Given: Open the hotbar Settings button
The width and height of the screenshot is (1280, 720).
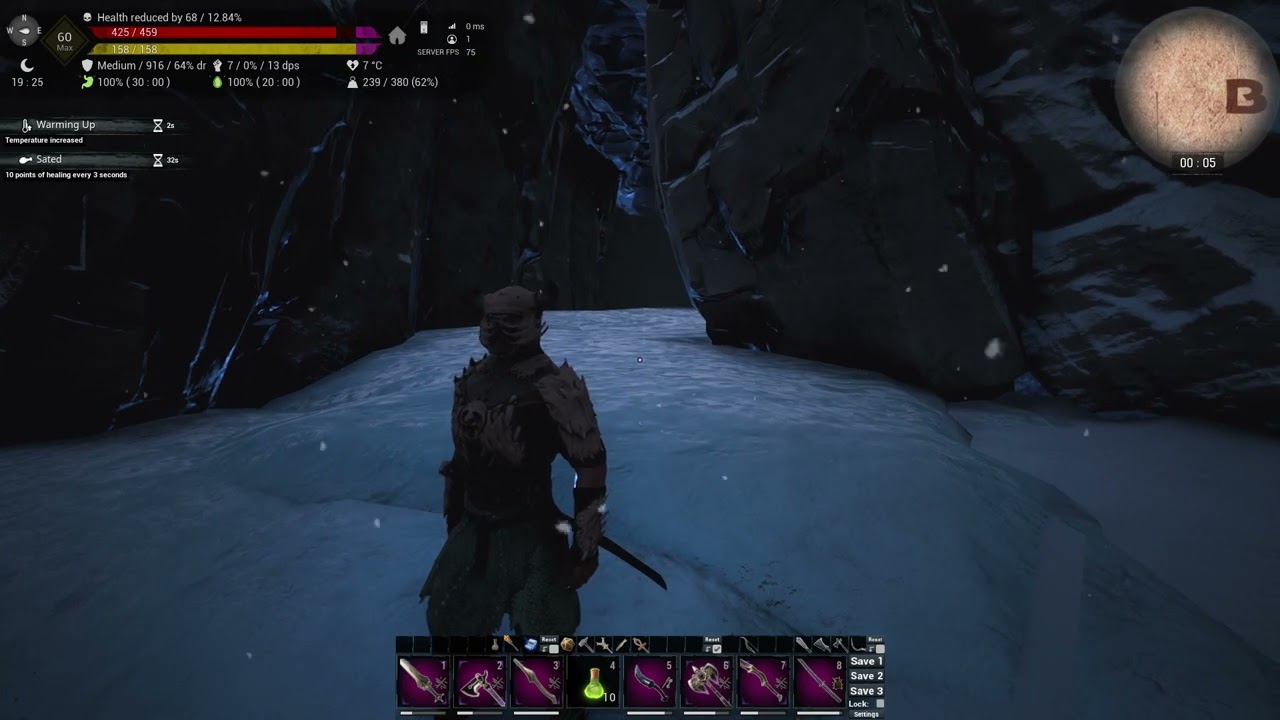Looking at the screenshot, I should (x=866, y=714).
